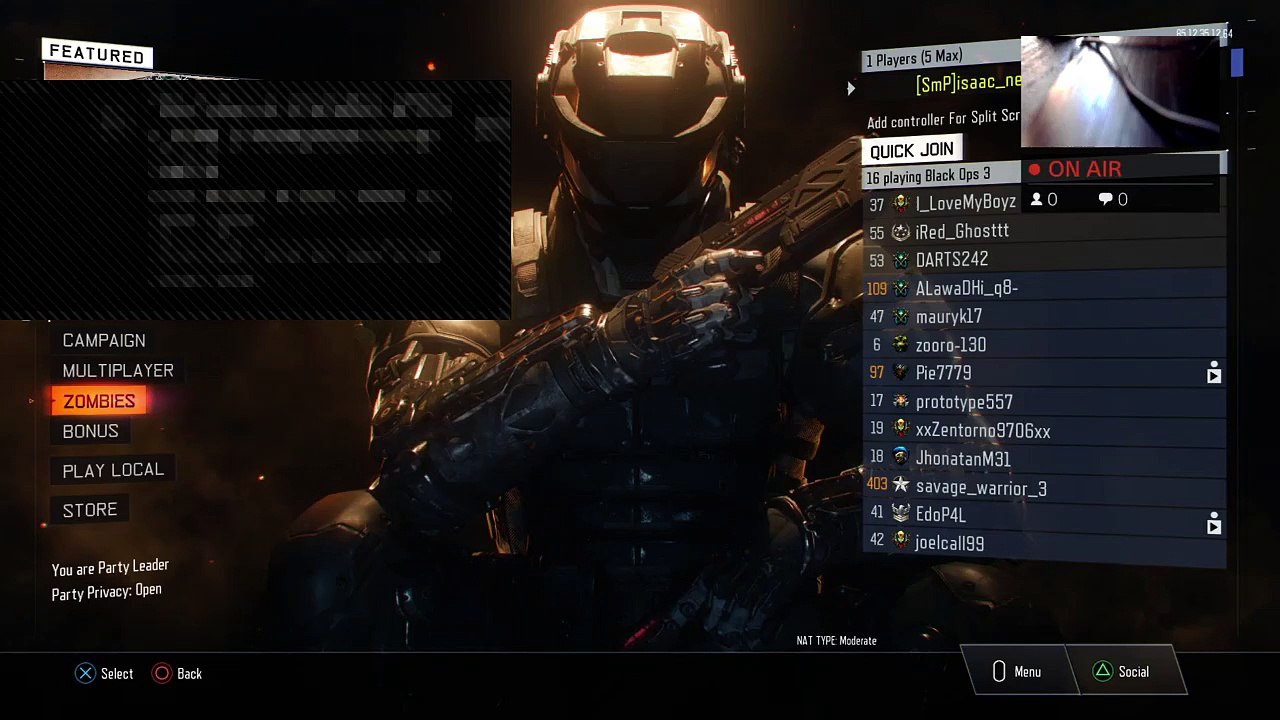Select Pie7779 player row

(x=944, y=373)
